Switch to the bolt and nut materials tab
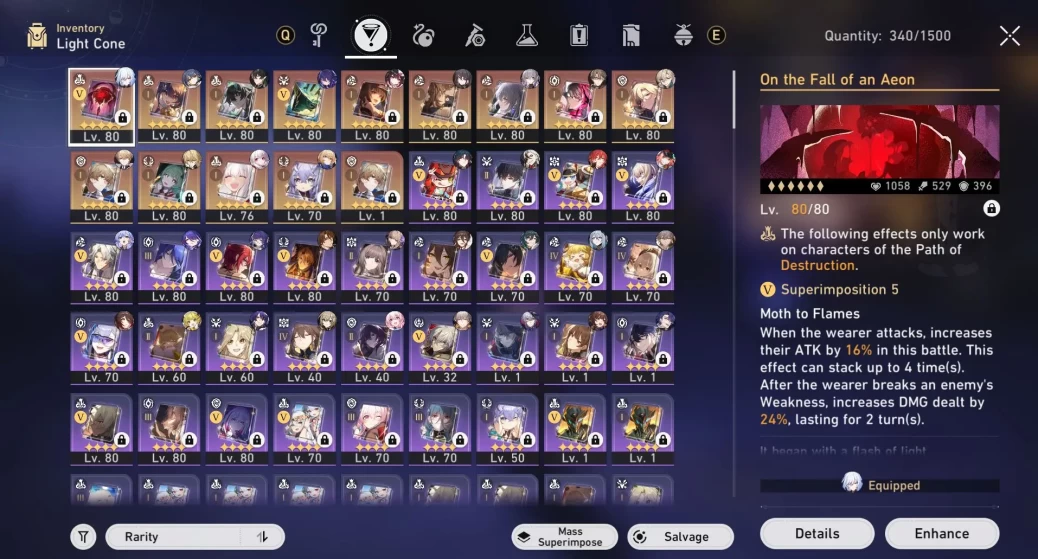 point(475,36)
